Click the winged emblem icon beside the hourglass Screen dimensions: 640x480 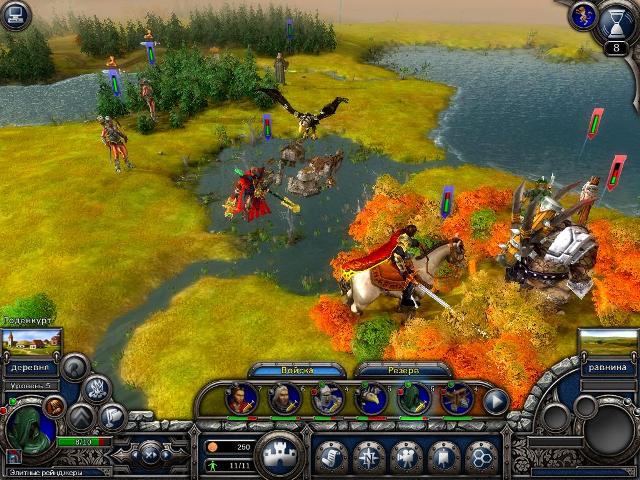click(x=582, y=15)
